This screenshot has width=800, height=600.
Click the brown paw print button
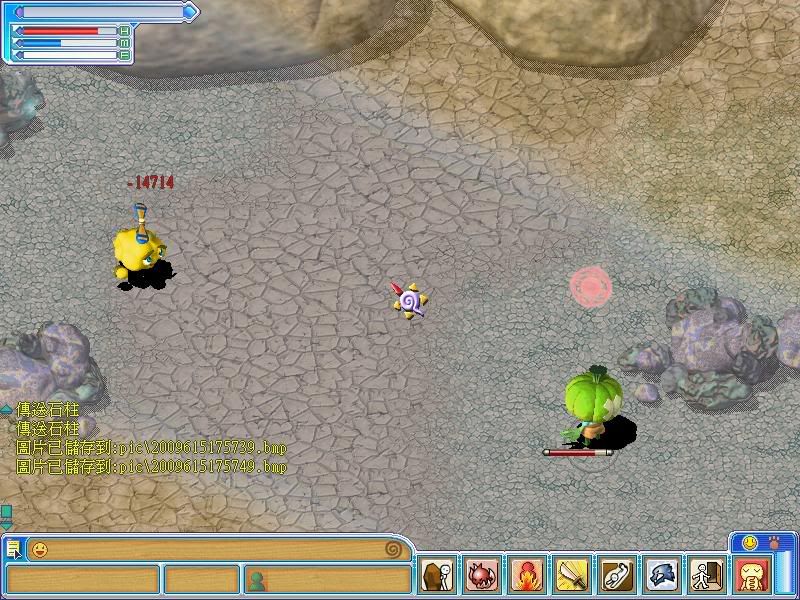774,542
